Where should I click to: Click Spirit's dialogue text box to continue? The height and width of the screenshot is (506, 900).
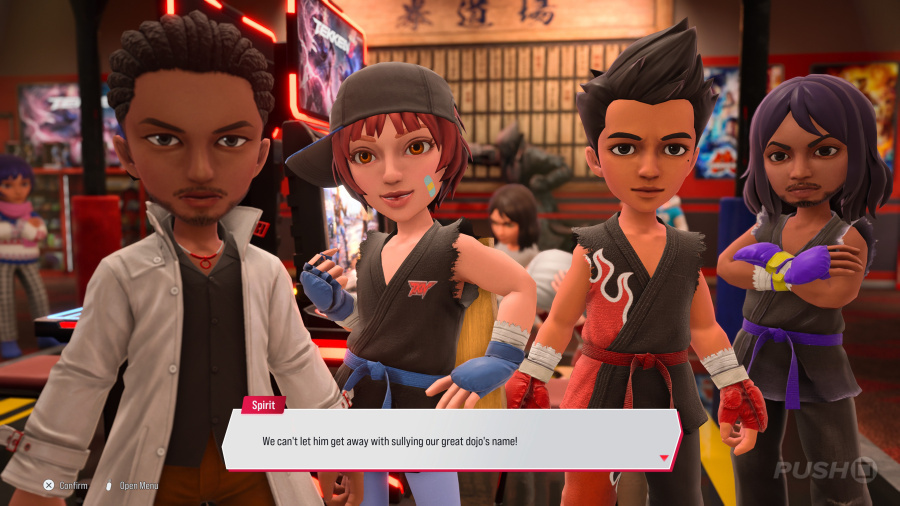tap(450, 440)
